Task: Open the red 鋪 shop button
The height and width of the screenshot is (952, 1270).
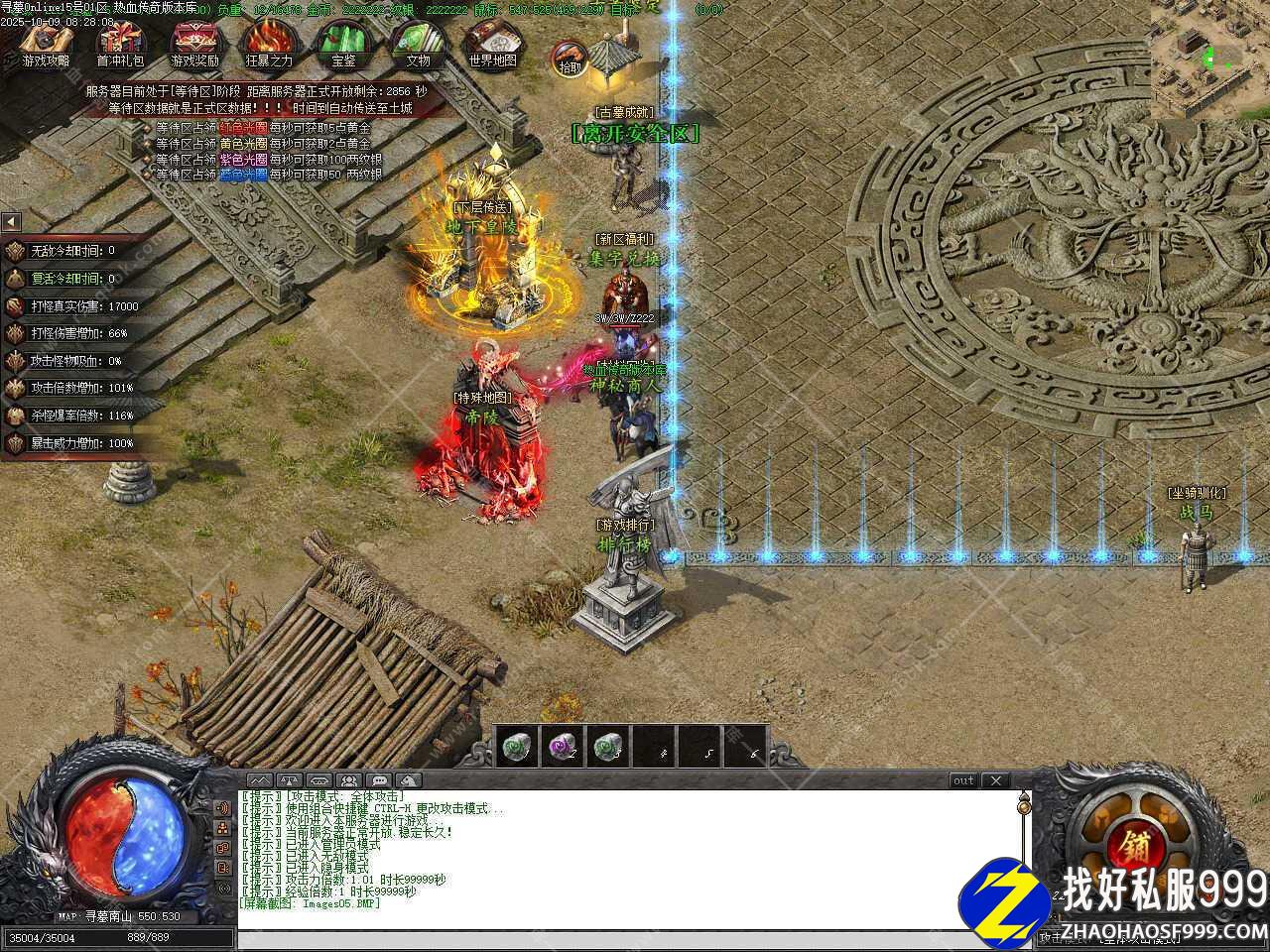Action: pos(1136,847)
